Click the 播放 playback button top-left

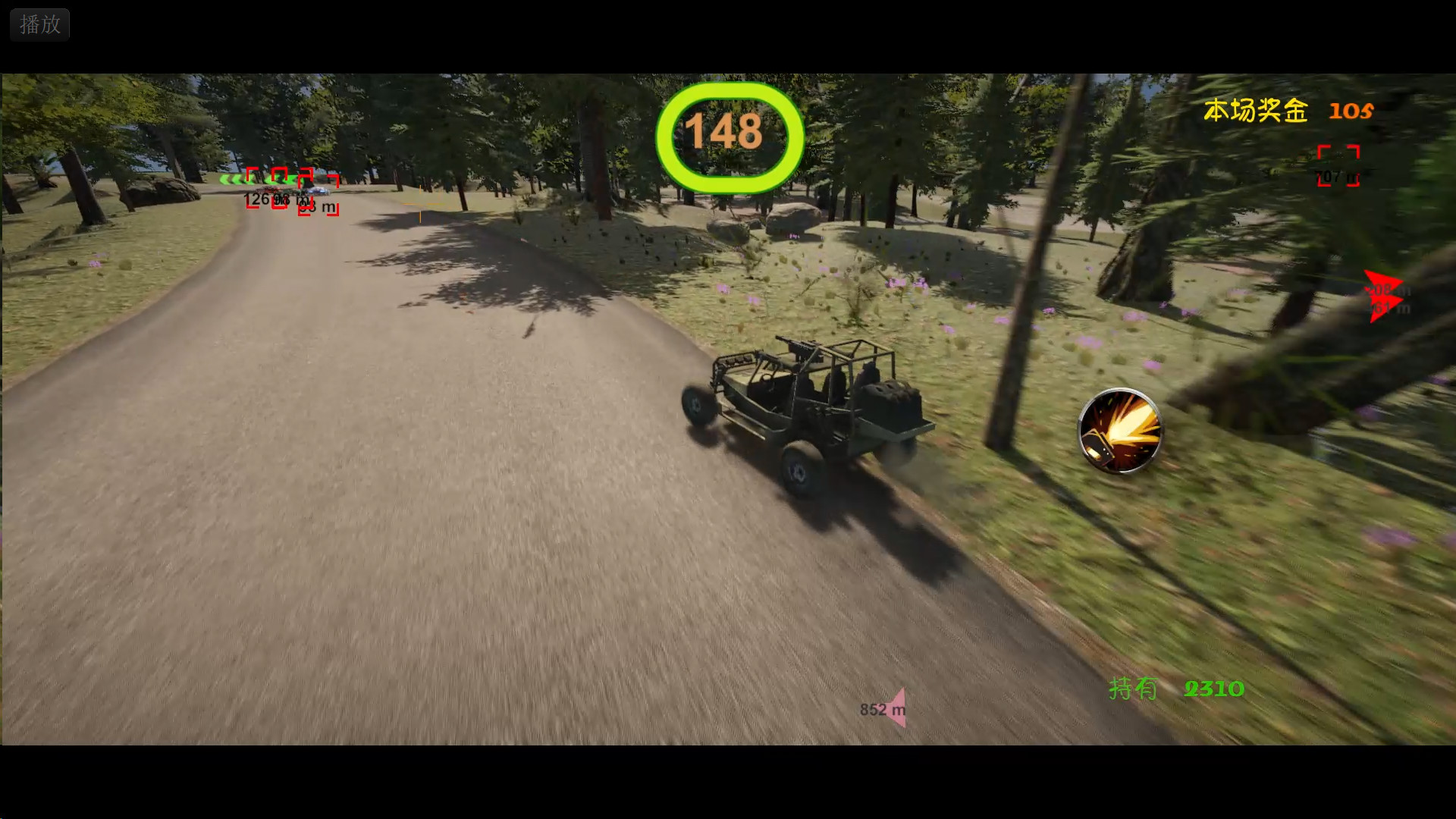click(x=39, y=24)
